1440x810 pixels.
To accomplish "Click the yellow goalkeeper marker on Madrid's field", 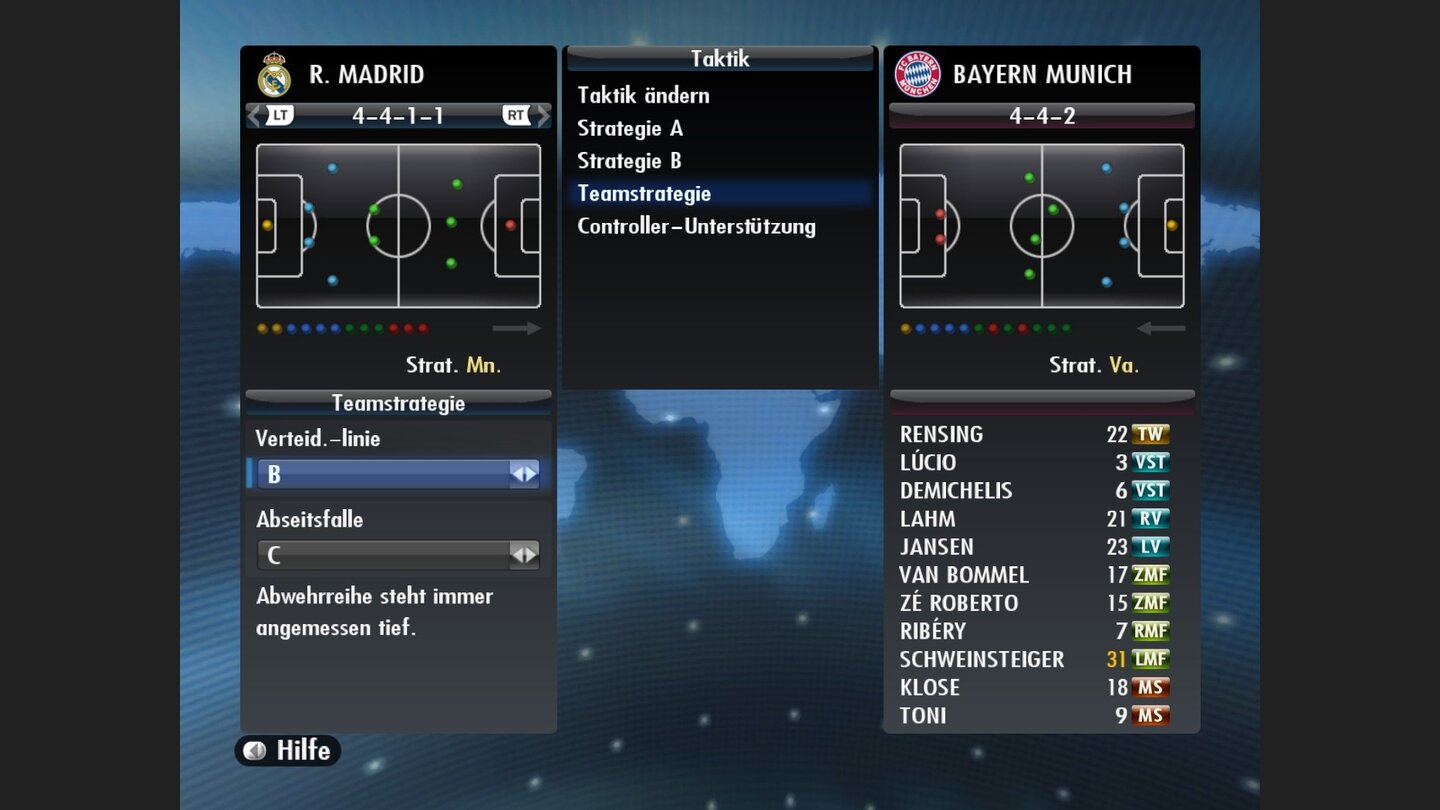I will pyautogui.click(x=266, y=227).
